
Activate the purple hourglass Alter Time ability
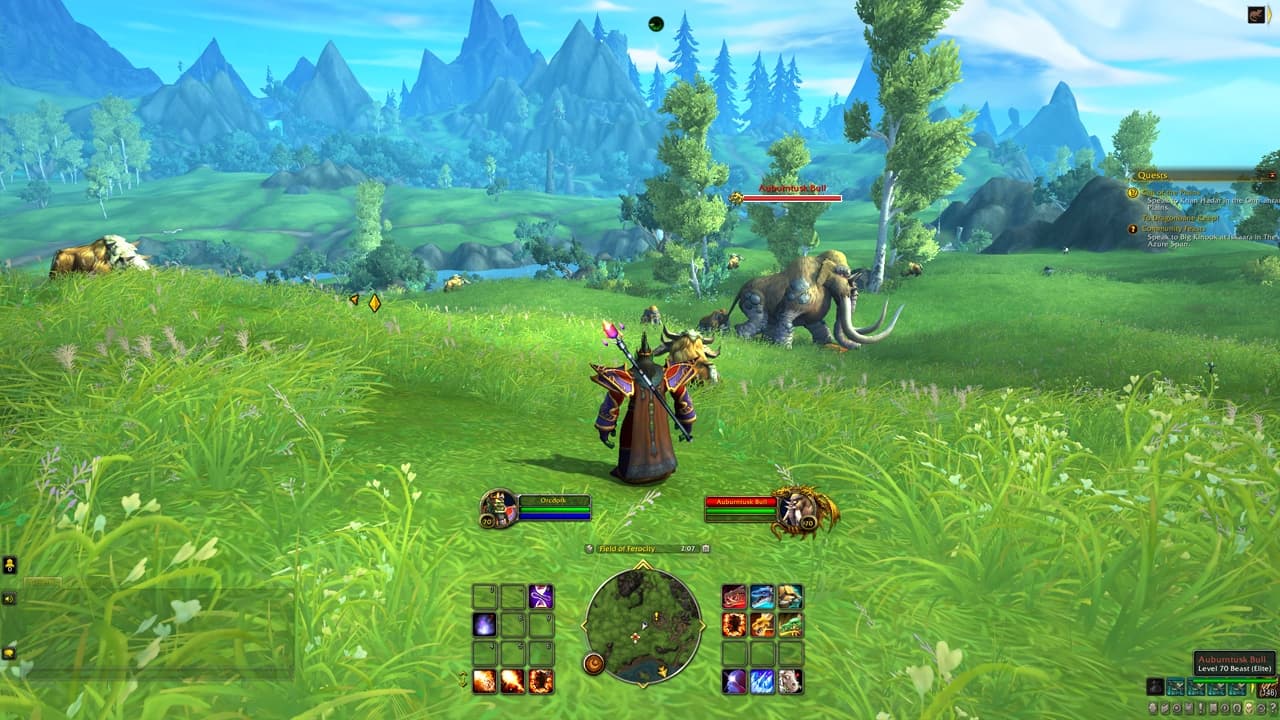pos(541,597)
